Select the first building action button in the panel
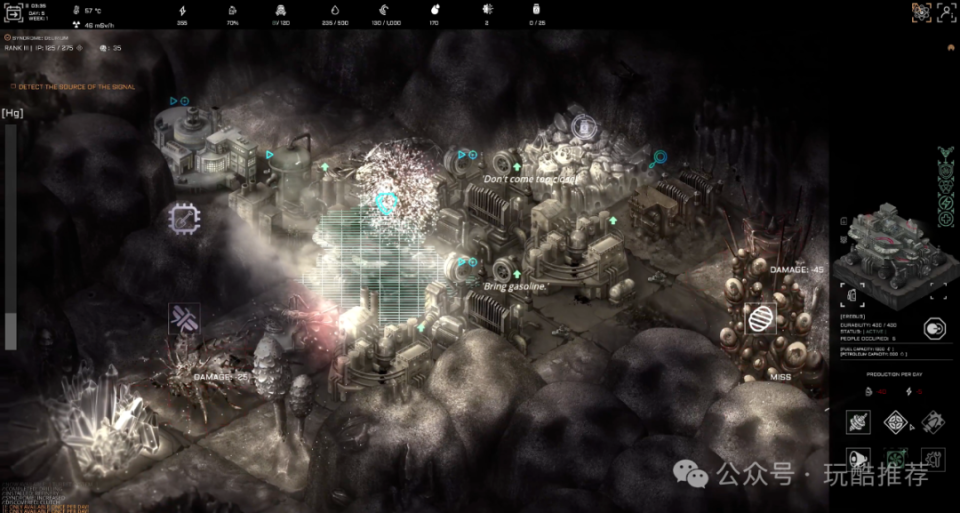This screenshot has height=513, width=960. (x=858, y=422)
